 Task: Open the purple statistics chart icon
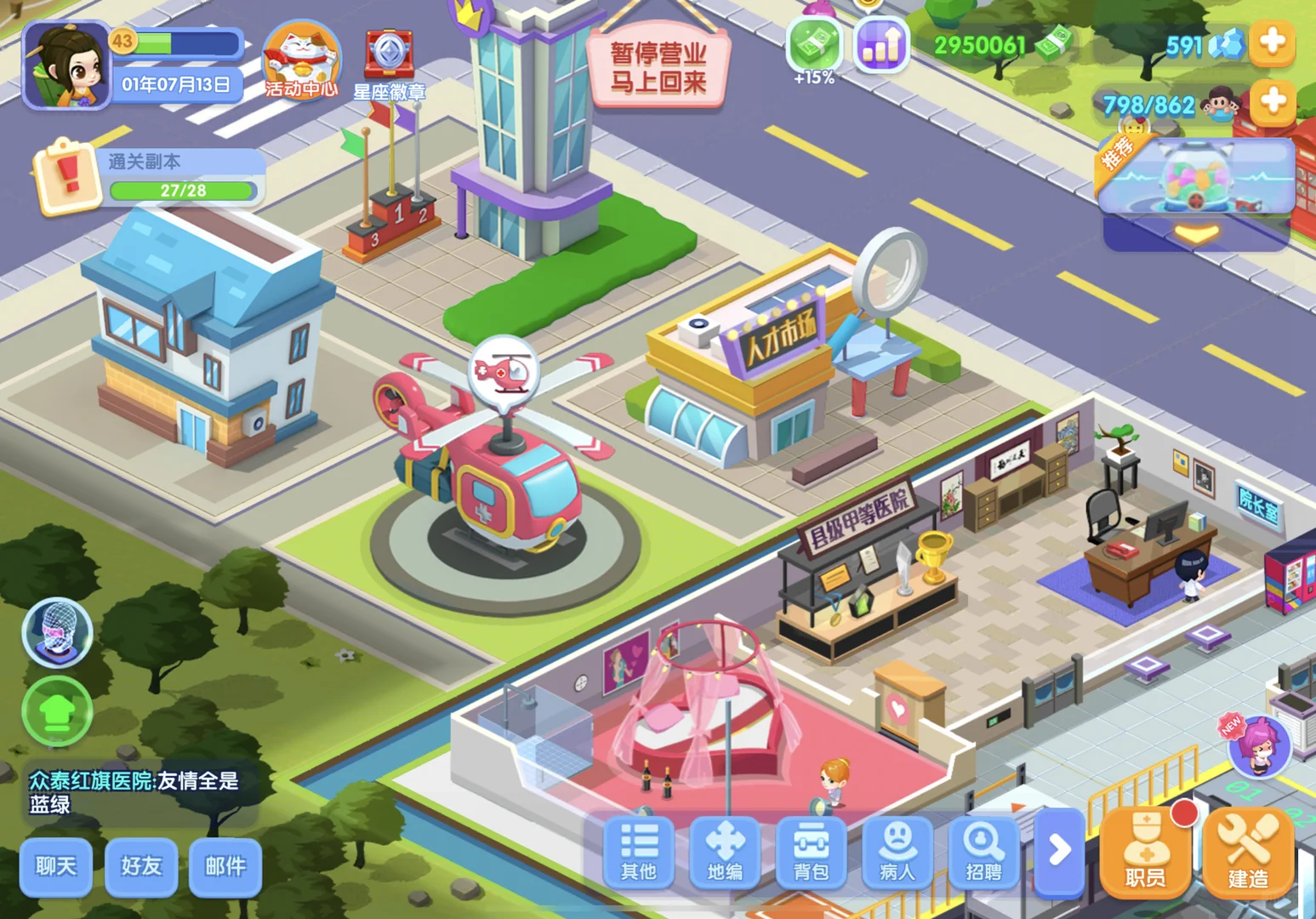880,44
